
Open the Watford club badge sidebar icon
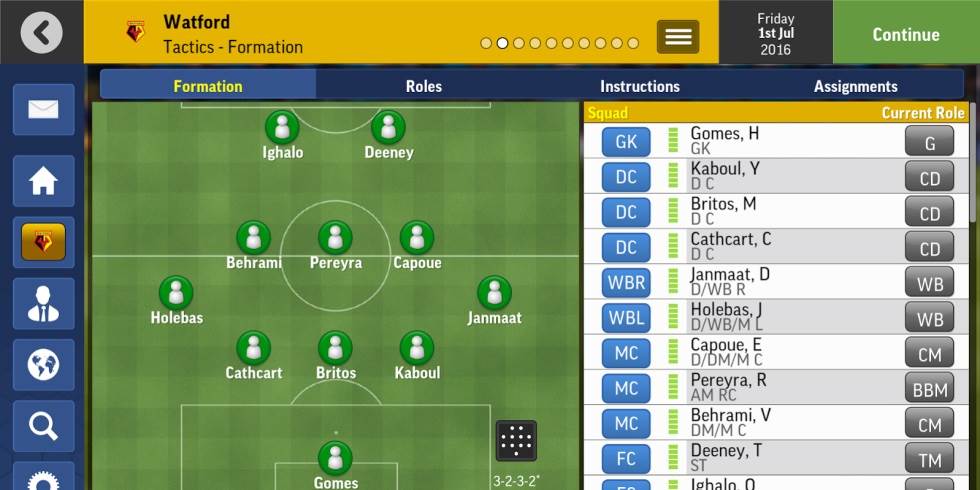pos(43,242)
